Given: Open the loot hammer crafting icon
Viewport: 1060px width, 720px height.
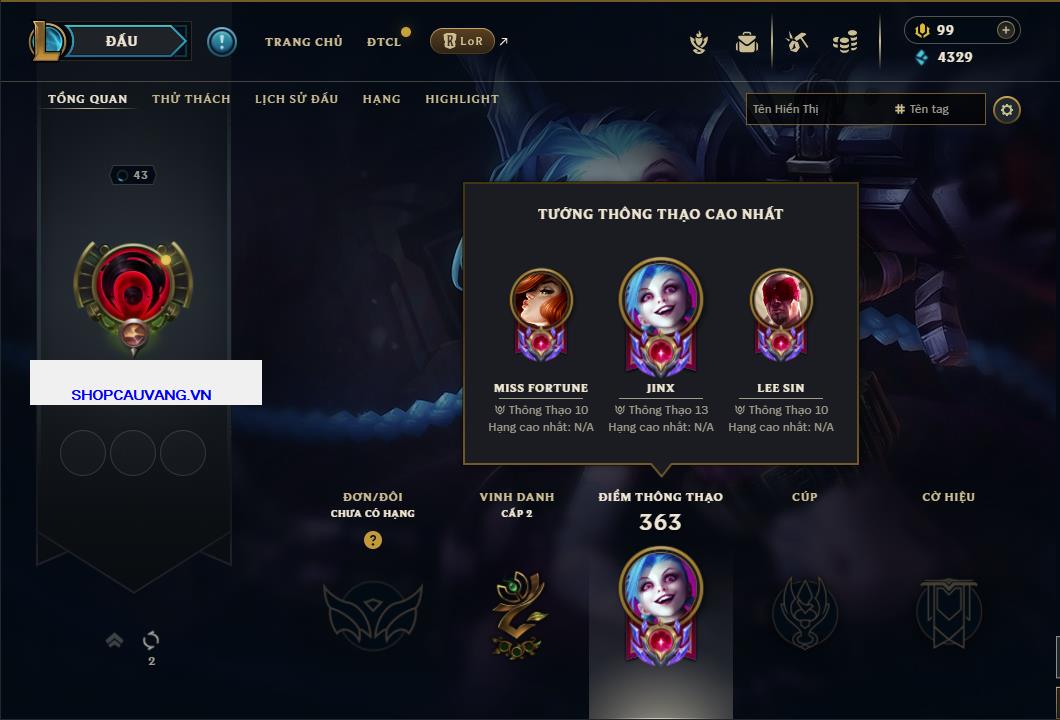Looking at the screenshot, I should pyautogui.click(x=797, y=42).
